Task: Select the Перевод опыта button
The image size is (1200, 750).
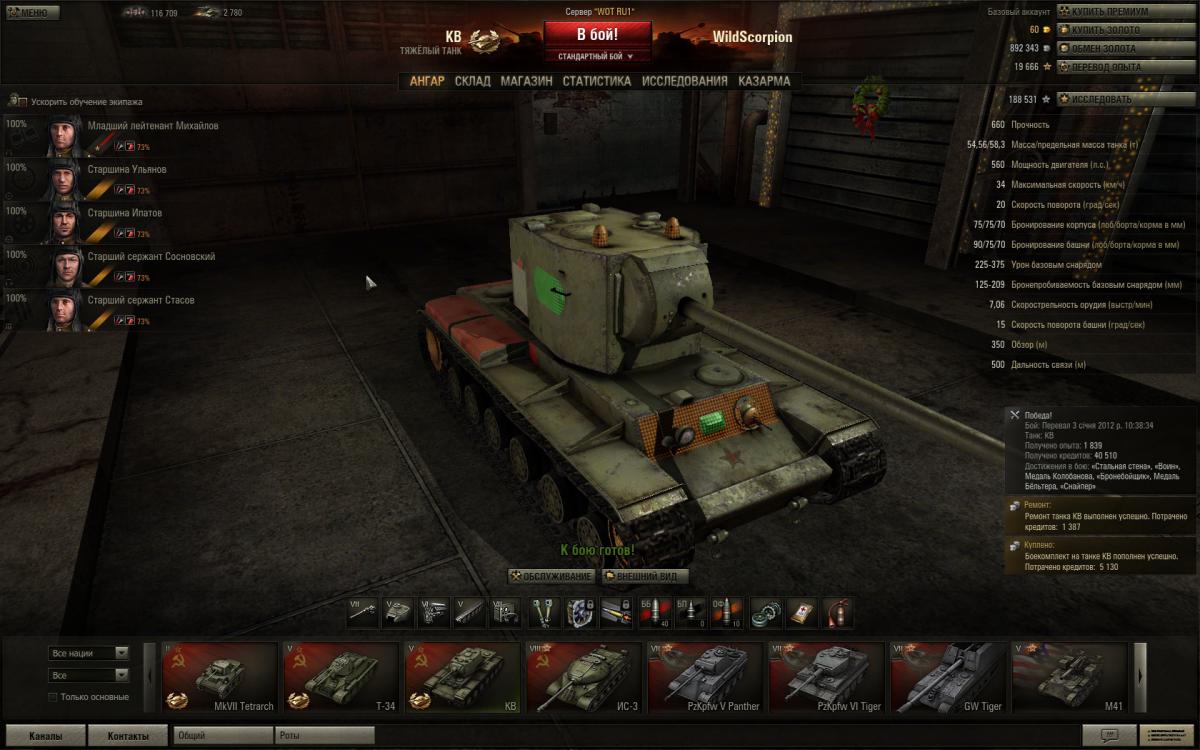Action: [1117, 66]
